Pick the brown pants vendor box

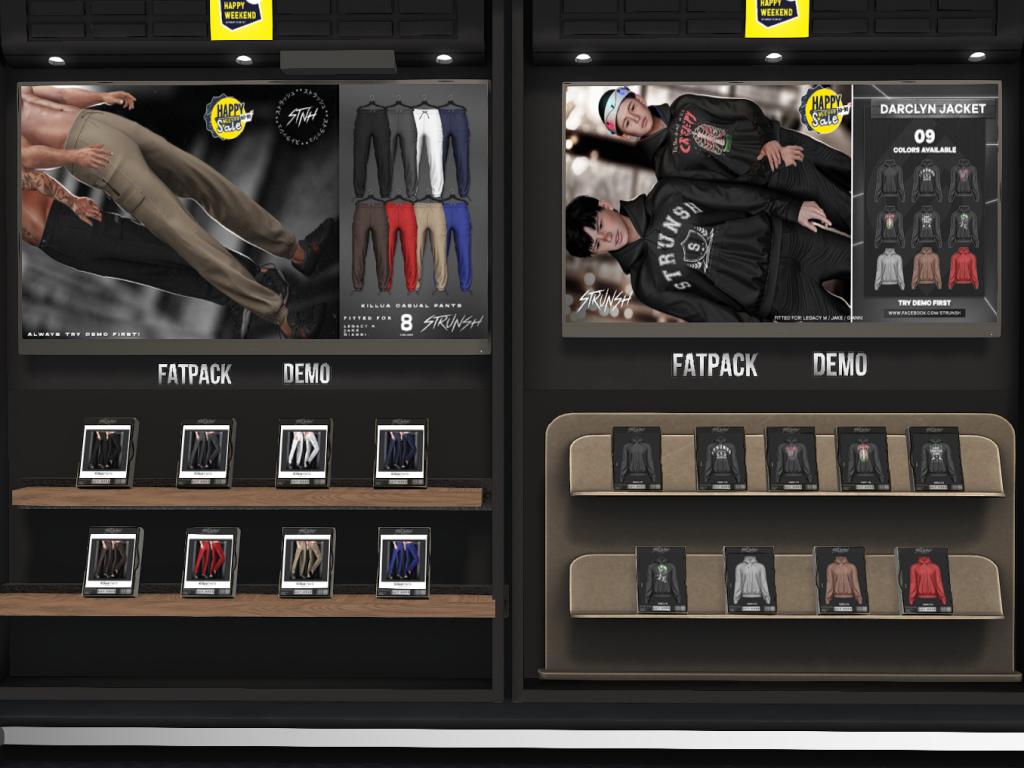pyautogui.click(x=111, y=561)
